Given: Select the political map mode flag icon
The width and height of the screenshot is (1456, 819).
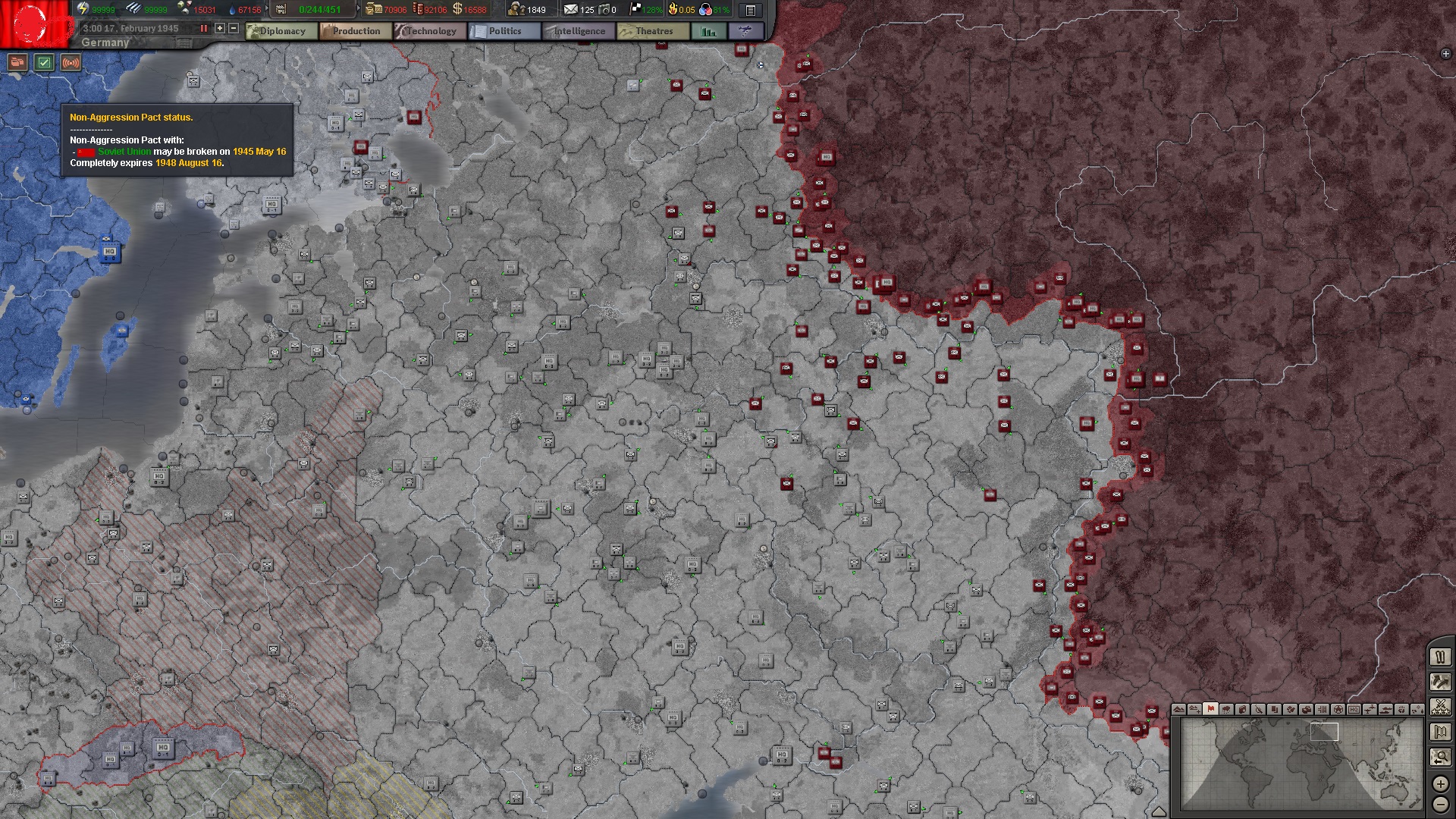Looking at the screenshot, I should coord(1210,710).
